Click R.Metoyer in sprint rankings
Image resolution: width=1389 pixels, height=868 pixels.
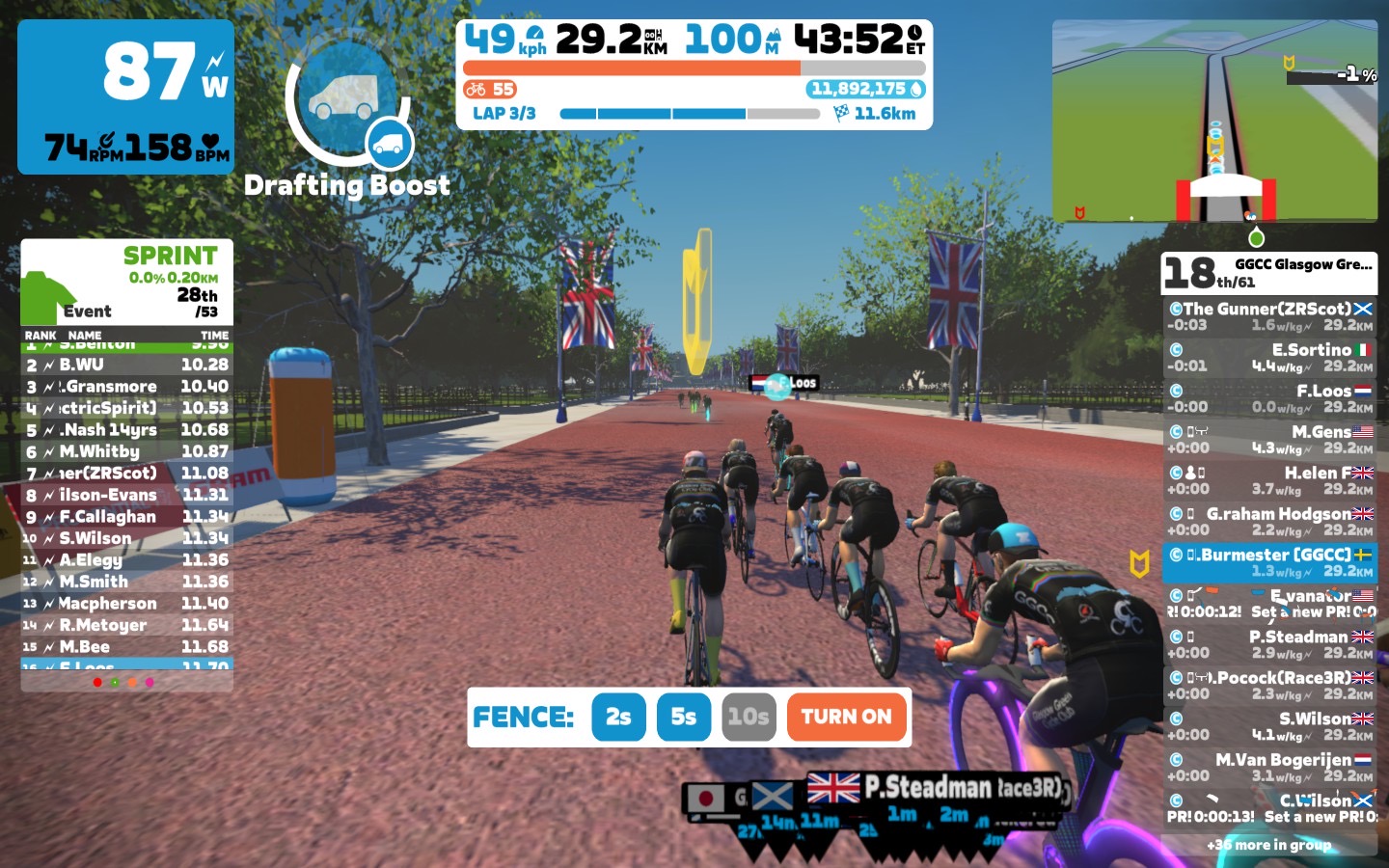[x=126, y=625]
